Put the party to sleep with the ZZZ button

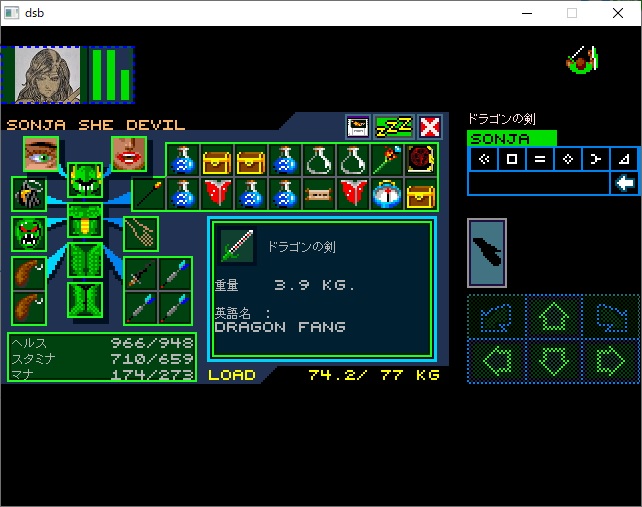click(x=394, y=127)
